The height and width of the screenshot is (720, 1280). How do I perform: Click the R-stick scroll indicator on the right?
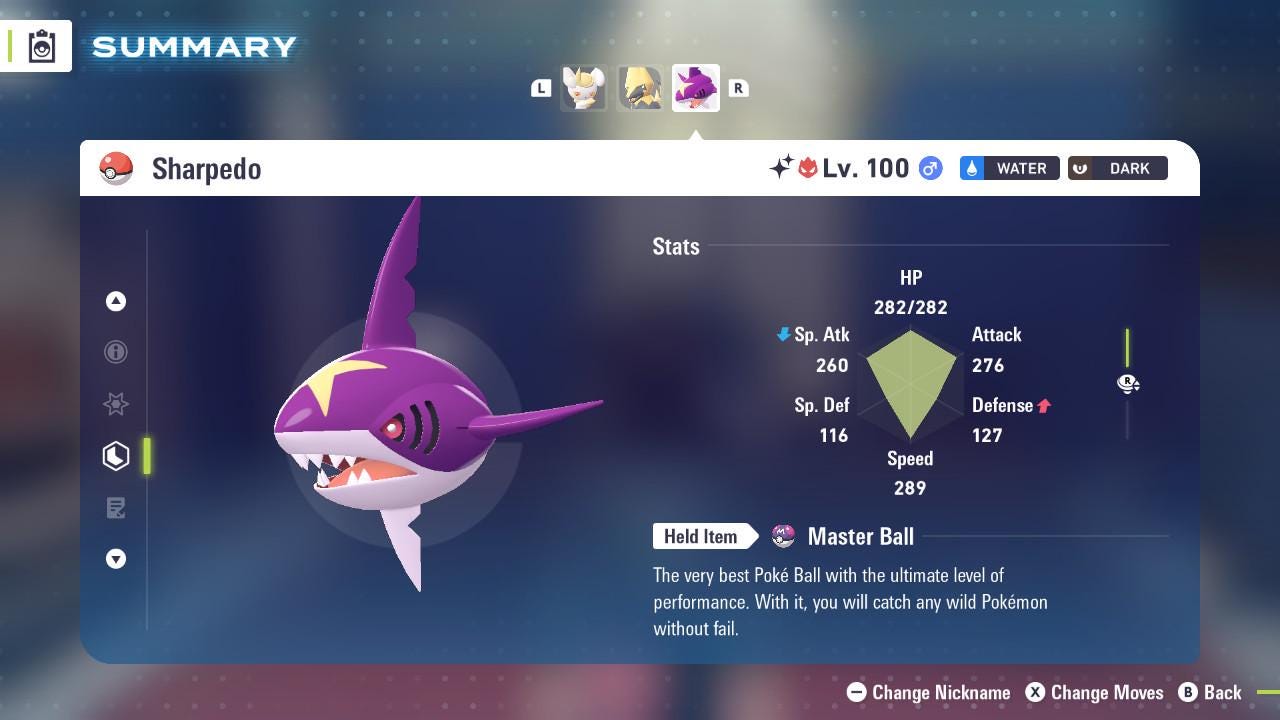[x=1128, y=384]
